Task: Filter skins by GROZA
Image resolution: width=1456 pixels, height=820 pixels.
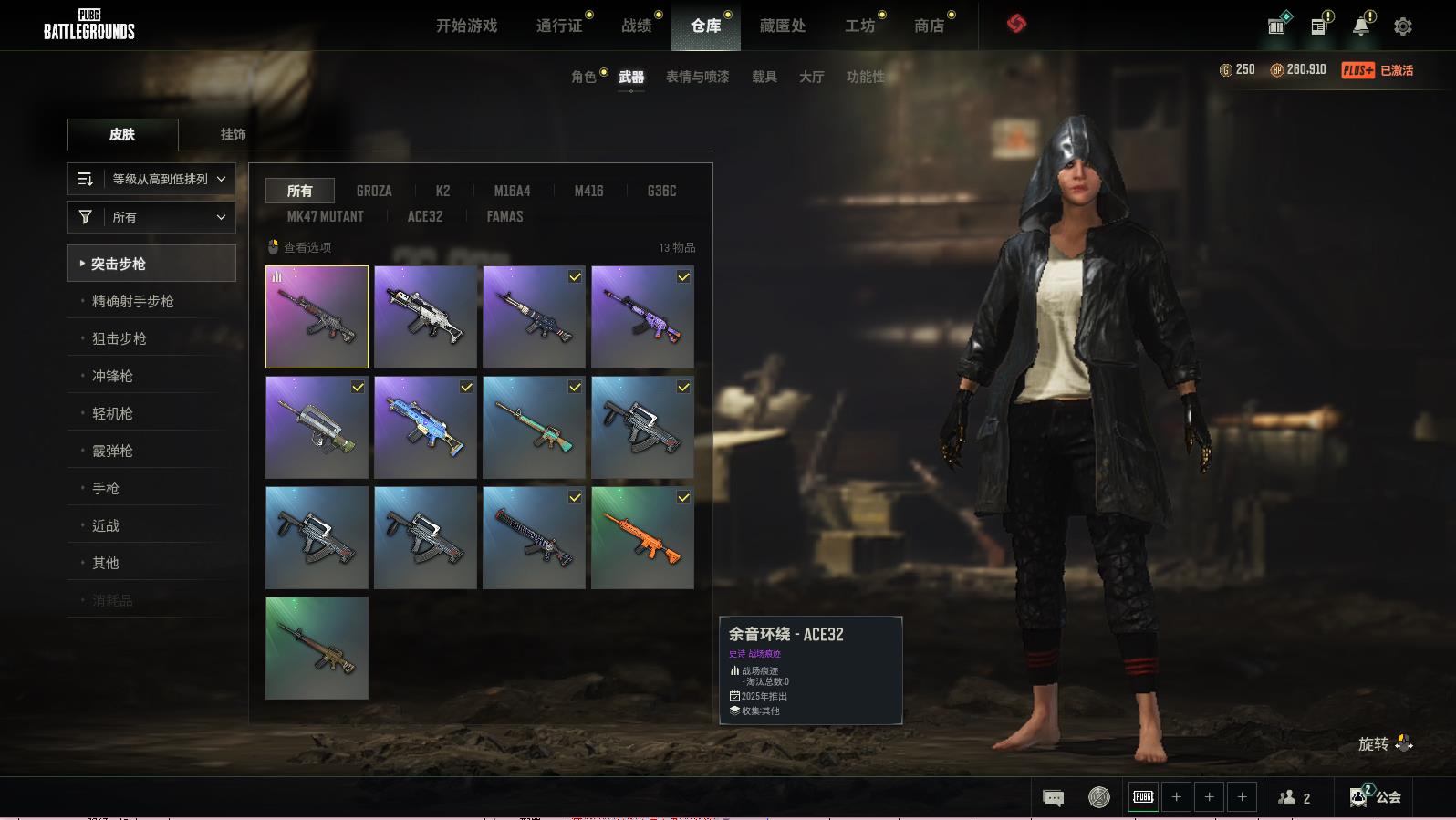Action: click(374, 191)
